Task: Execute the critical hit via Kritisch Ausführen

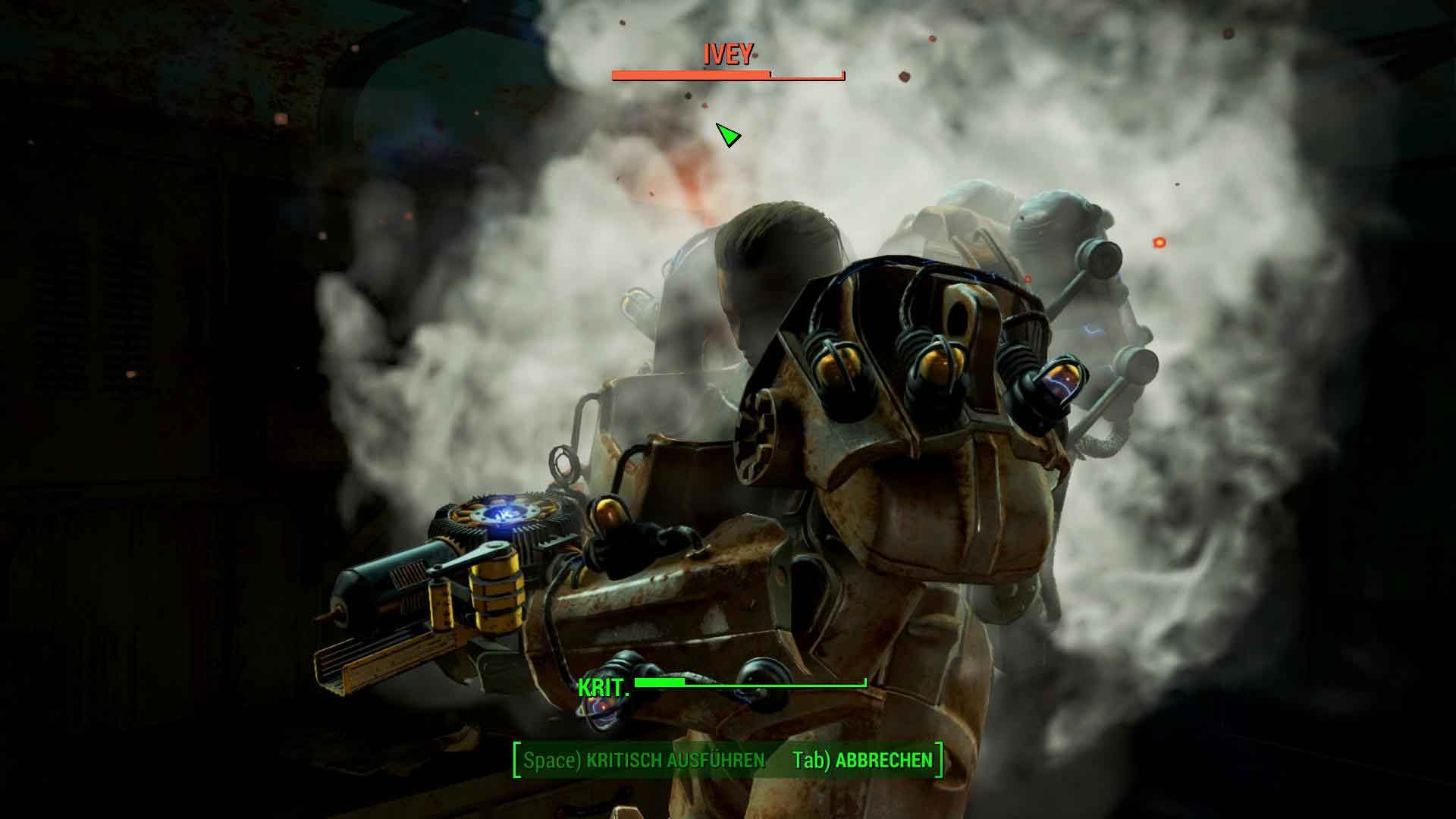Action: (x=645, y=761)
